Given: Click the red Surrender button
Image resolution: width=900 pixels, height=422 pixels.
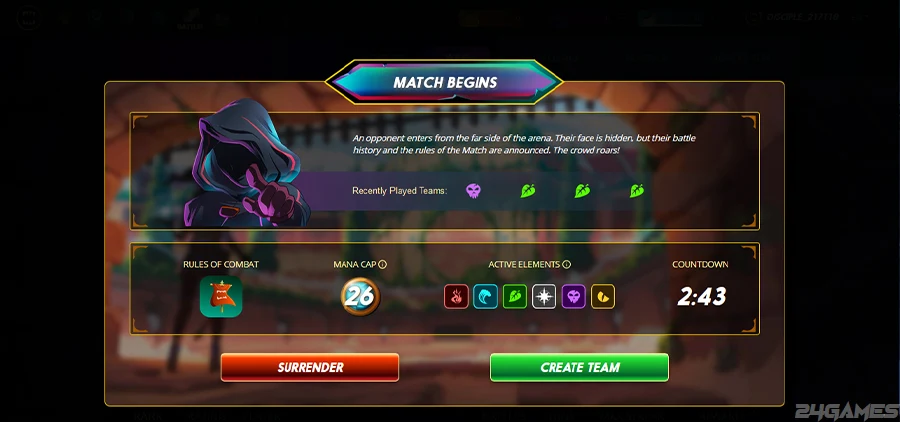Looking at the screenshot, I should click(309, 367).
